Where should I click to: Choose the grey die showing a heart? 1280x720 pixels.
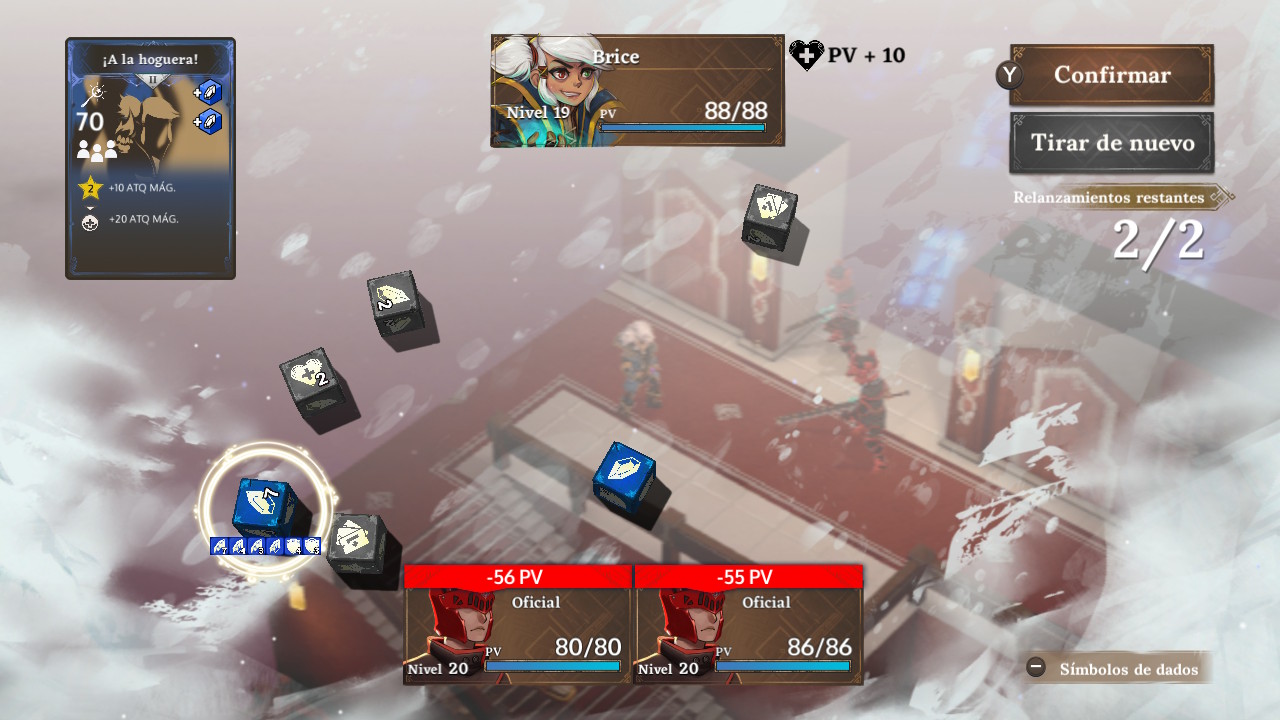314,383
